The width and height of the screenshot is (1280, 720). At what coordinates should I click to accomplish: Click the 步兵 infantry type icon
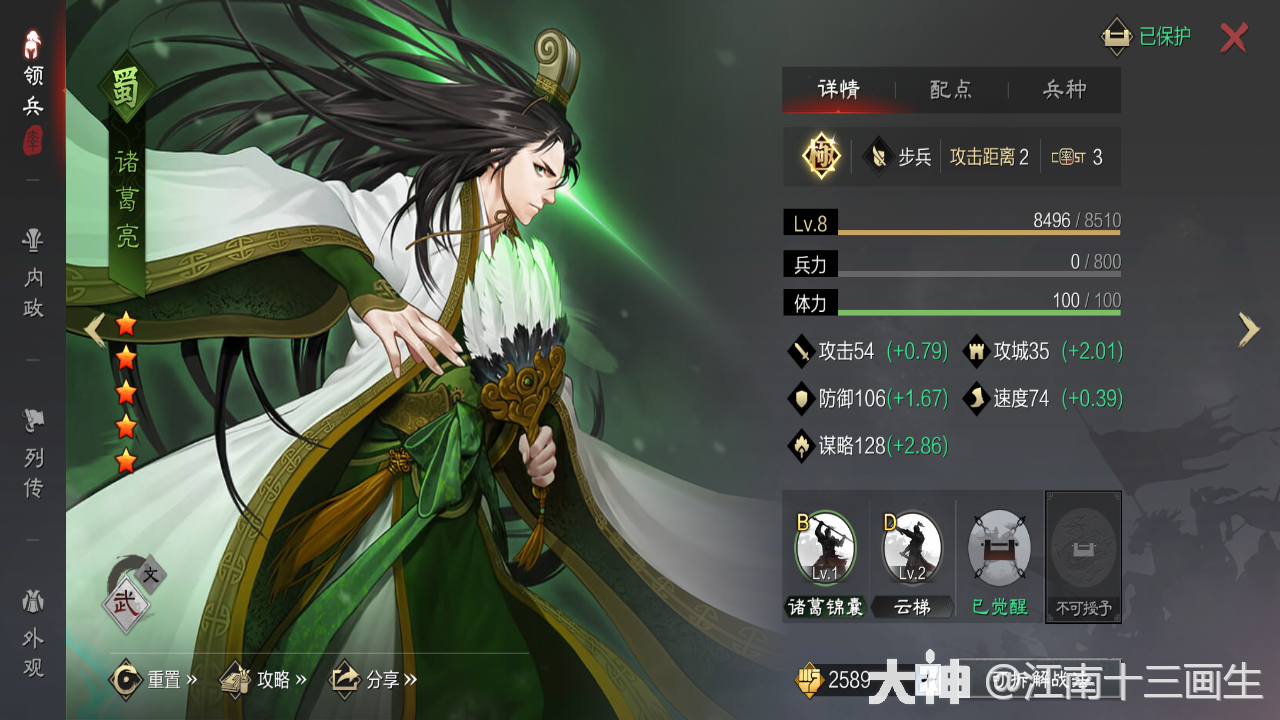click(879, 157)
